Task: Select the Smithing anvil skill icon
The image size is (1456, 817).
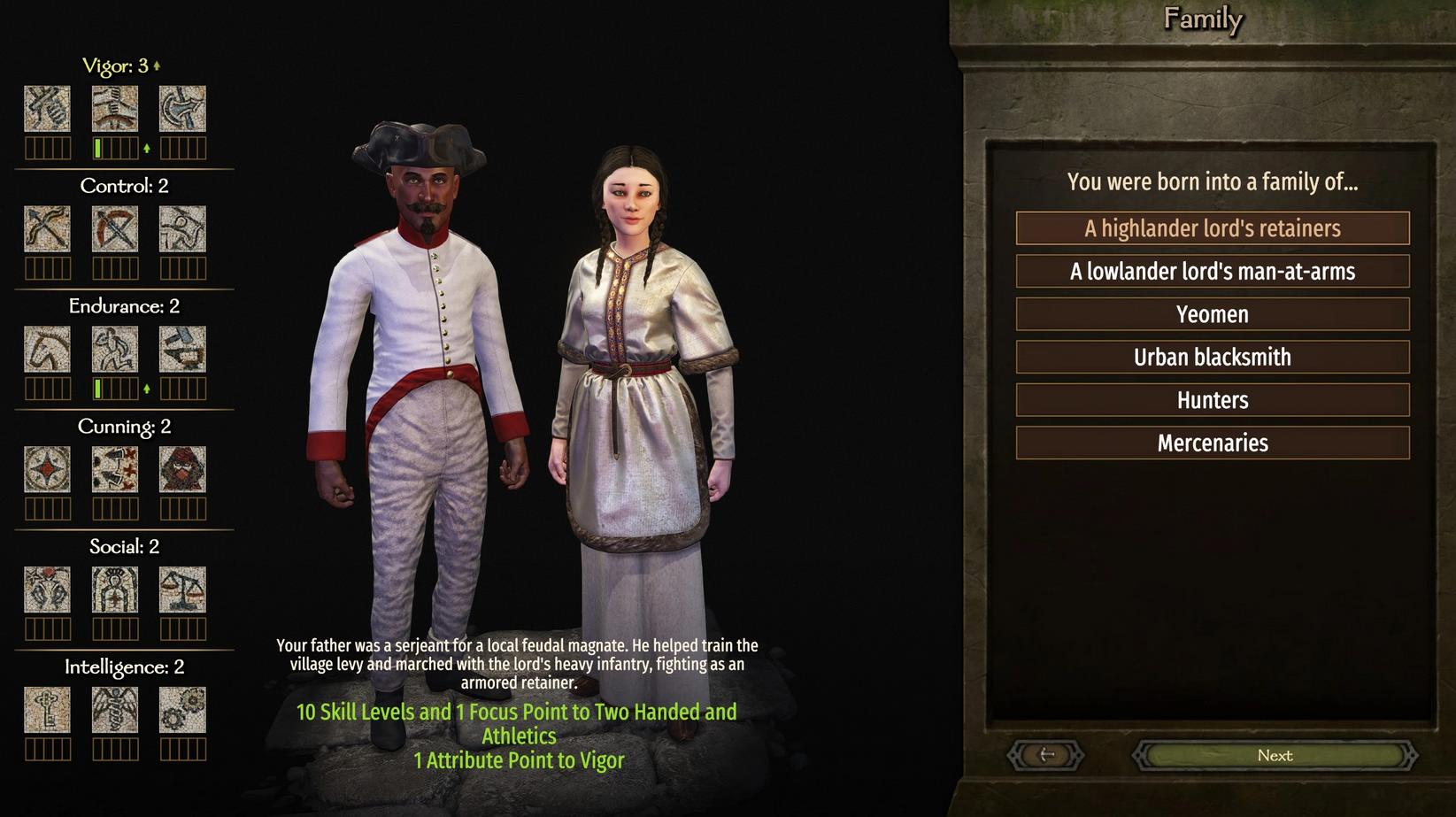Action: (182, 350)
